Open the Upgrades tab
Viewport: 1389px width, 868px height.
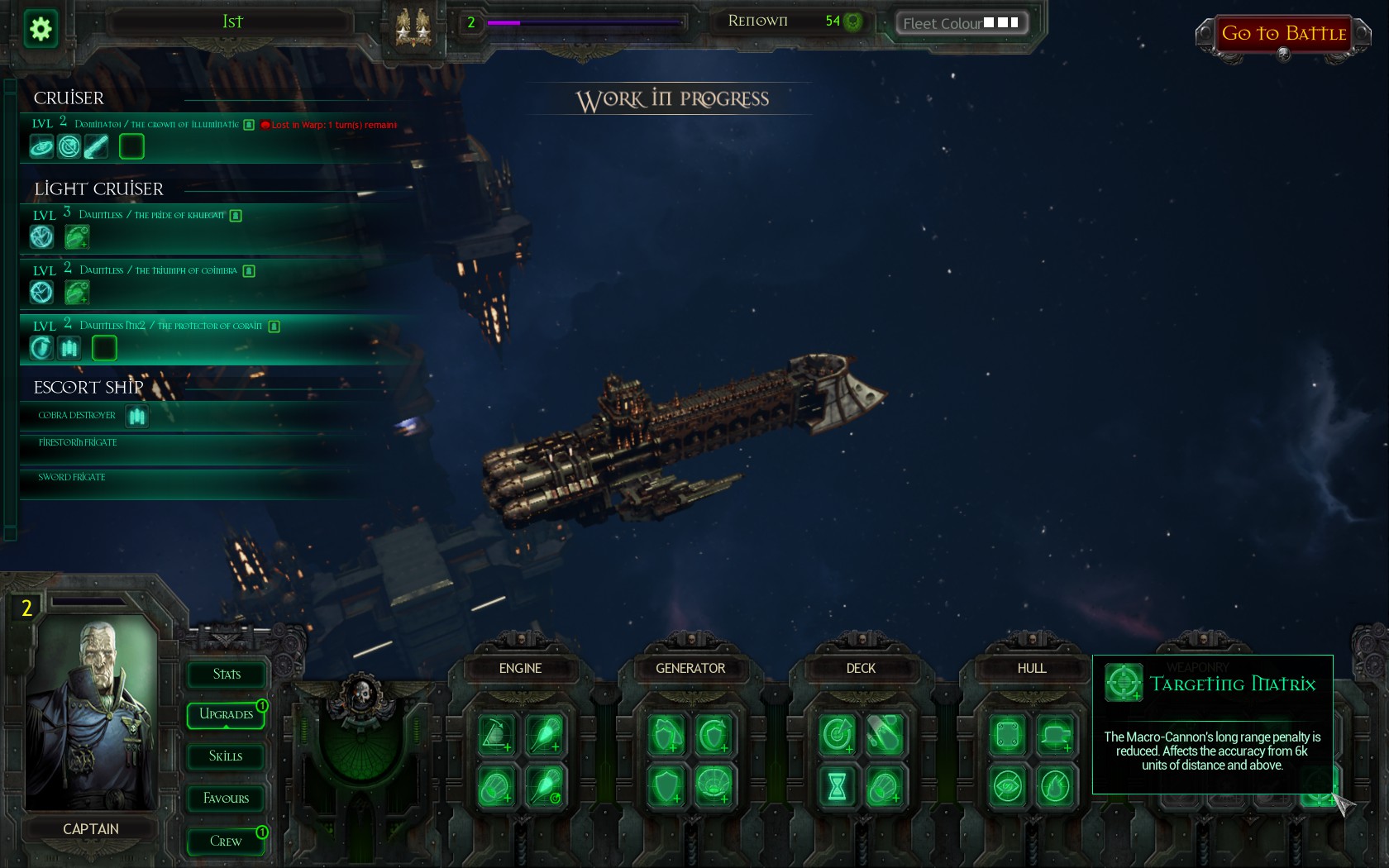[x=227, y=714]
